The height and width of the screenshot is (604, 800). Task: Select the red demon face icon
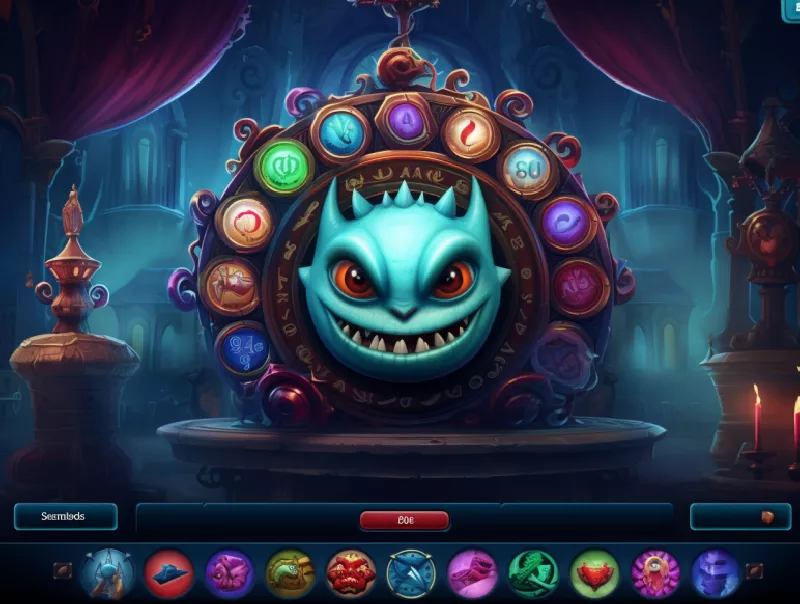tap(351, 574)
